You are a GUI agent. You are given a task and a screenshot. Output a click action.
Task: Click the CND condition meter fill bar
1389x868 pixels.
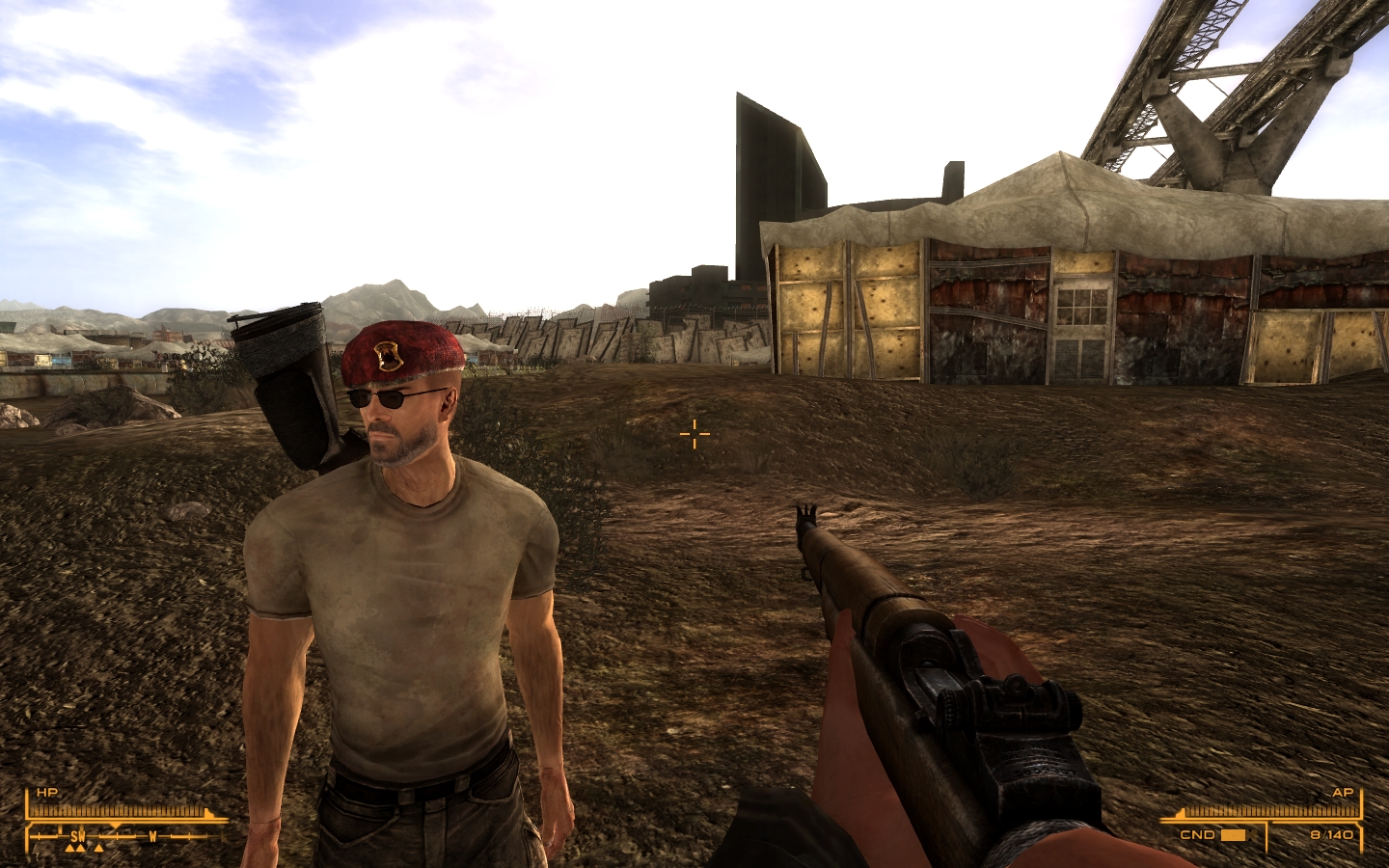1233,835
